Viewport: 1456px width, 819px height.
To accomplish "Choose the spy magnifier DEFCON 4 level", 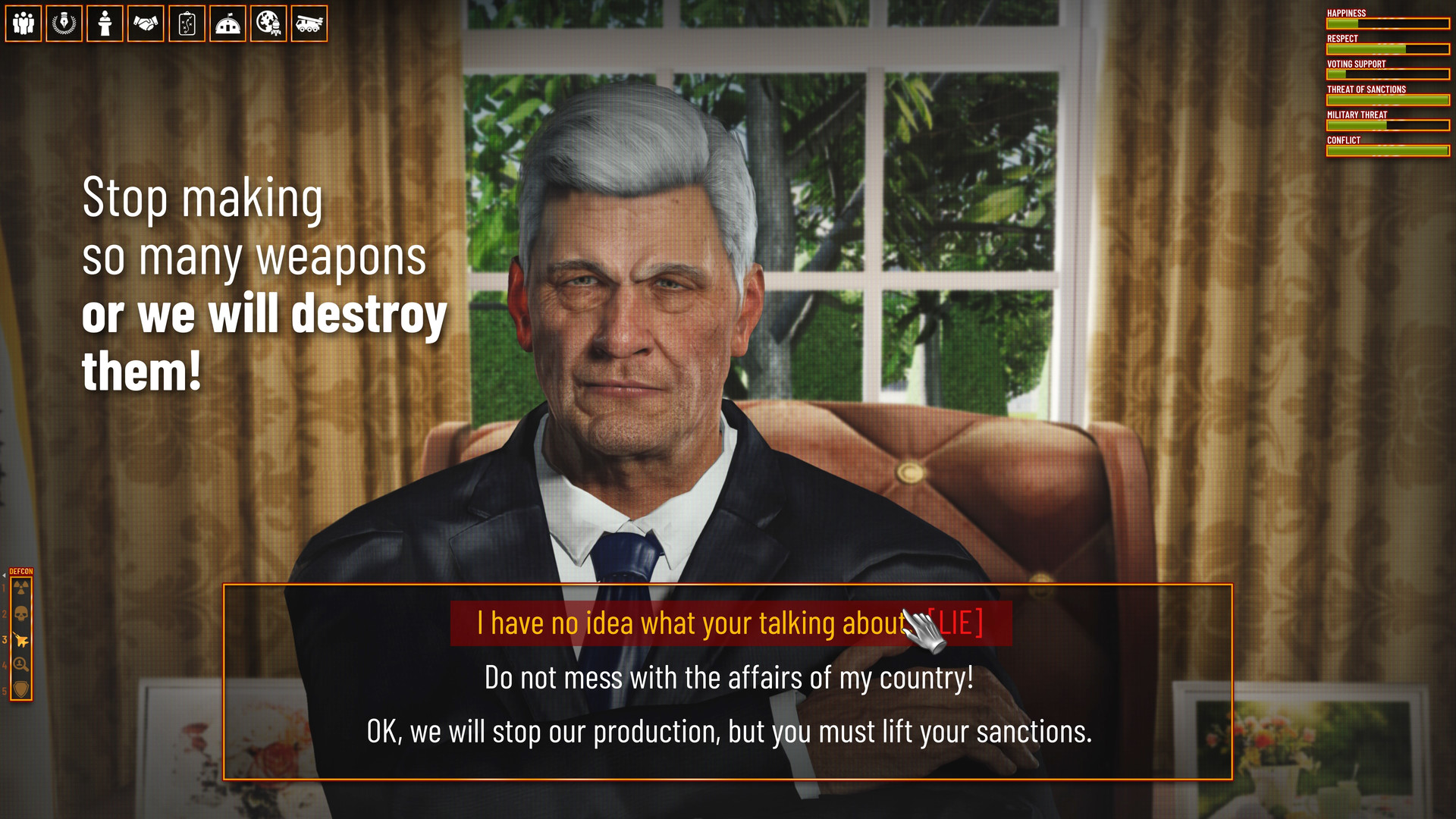I will coord(21,664).
